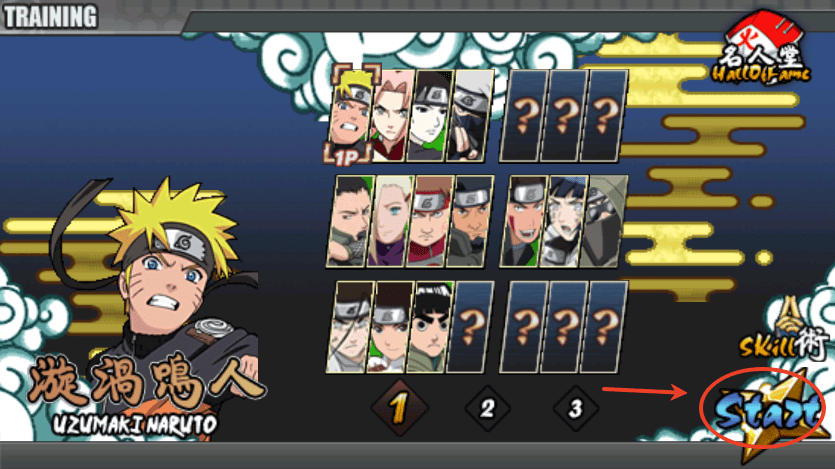Select hooded Shino portrait
This screenshot has width=835, height=469.
coord(604,221)
